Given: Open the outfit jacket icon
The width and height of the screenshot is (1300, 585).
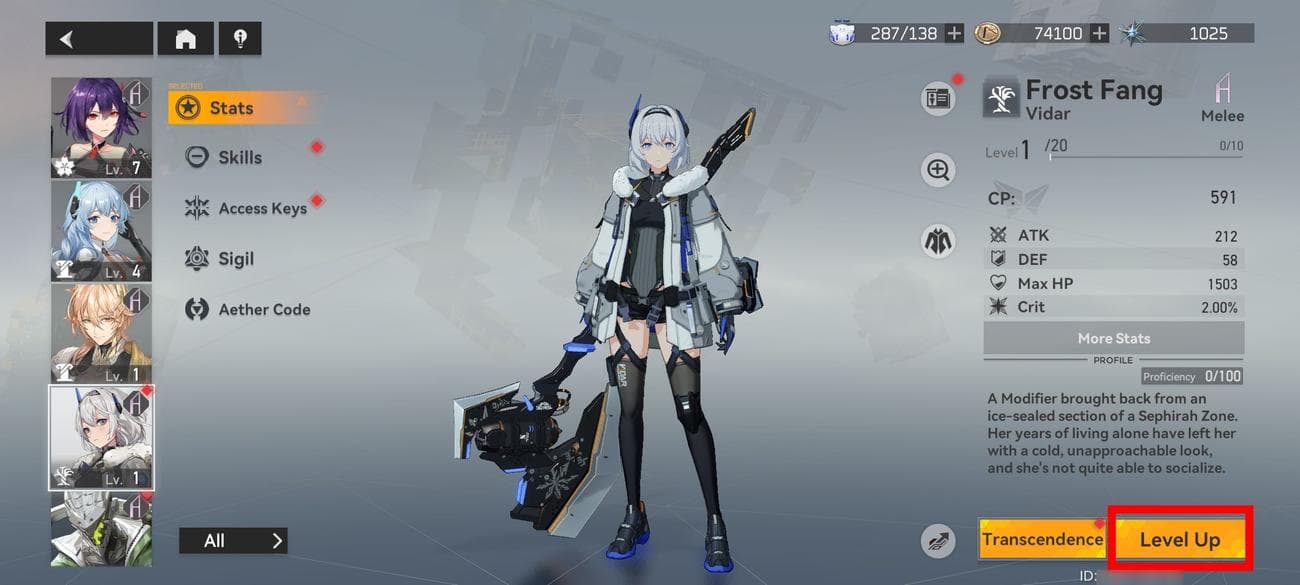Looking at the screenshot, I should click(x=937, y=241).
